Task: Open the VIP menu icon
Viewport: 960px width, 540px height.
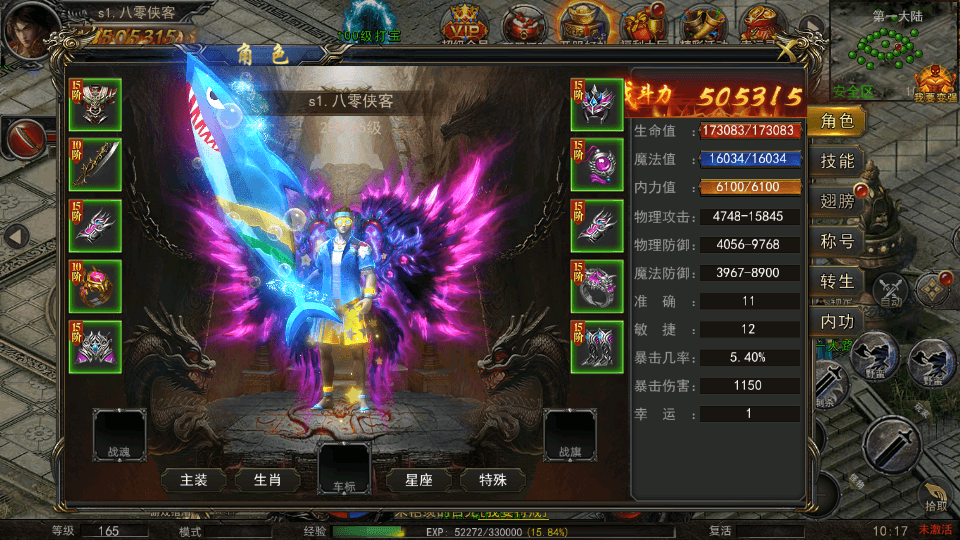Action: (x=465, y=20)
